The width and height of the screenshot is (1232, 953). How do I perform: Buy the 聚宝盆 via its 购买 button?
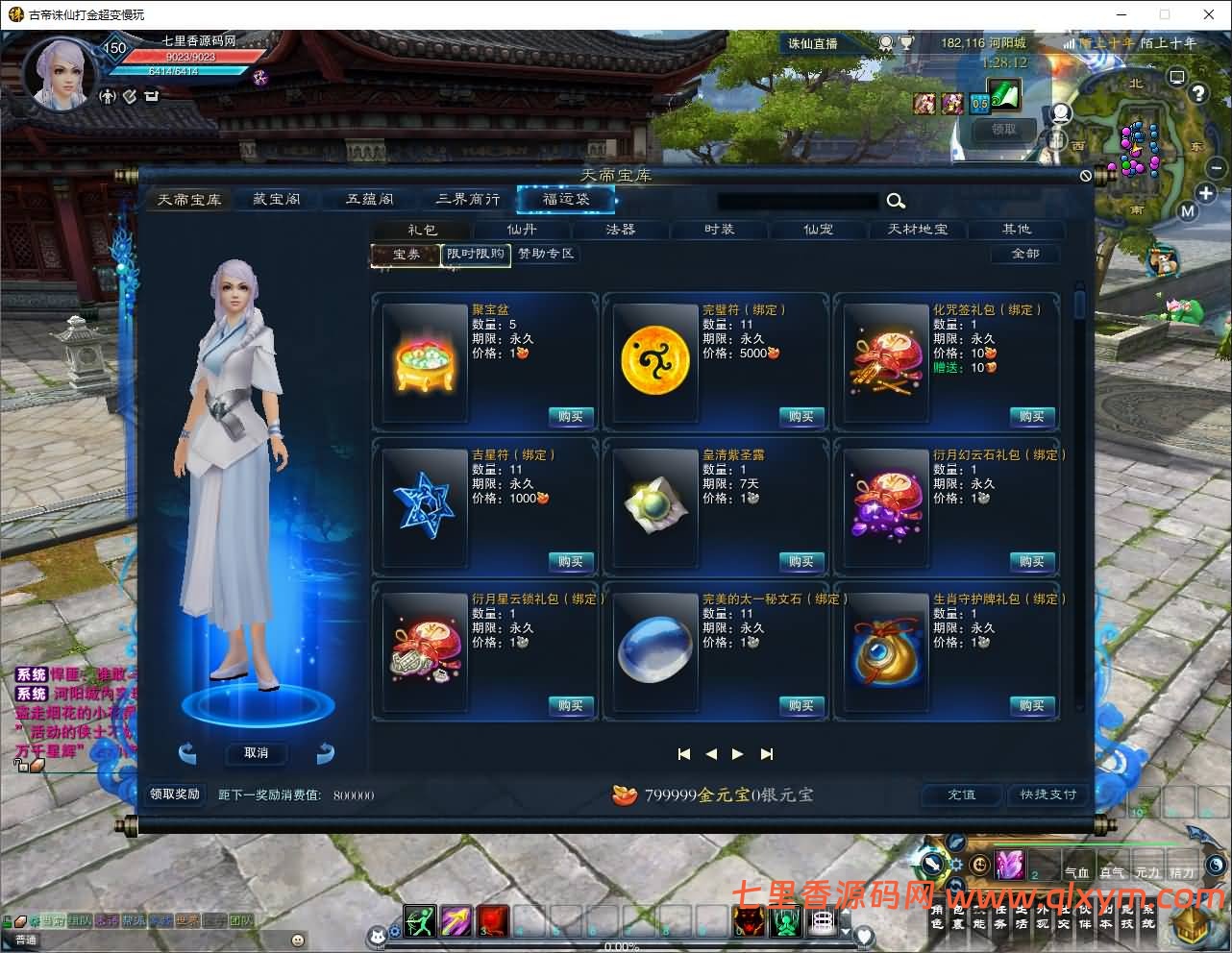click(570, 416)
